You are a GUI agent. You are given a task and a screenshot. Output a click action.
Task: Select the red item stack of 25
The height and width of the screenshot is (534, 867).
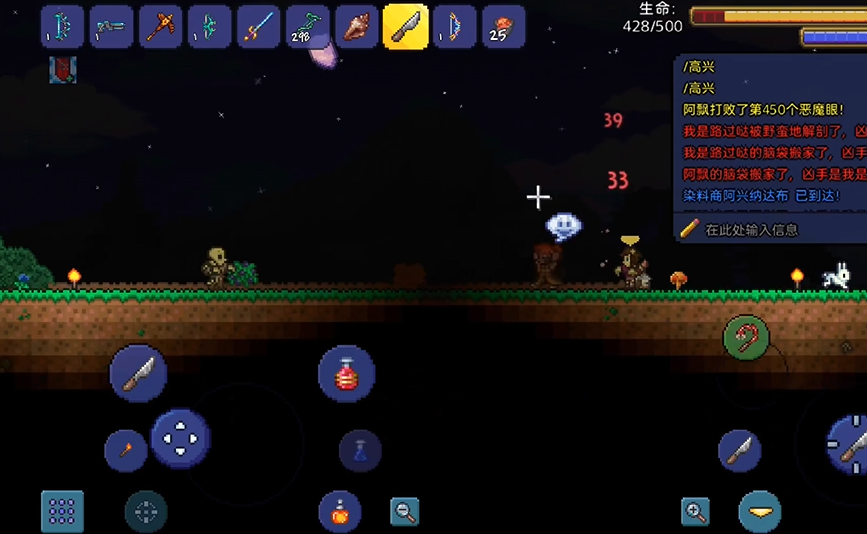[x=503, y=26]
